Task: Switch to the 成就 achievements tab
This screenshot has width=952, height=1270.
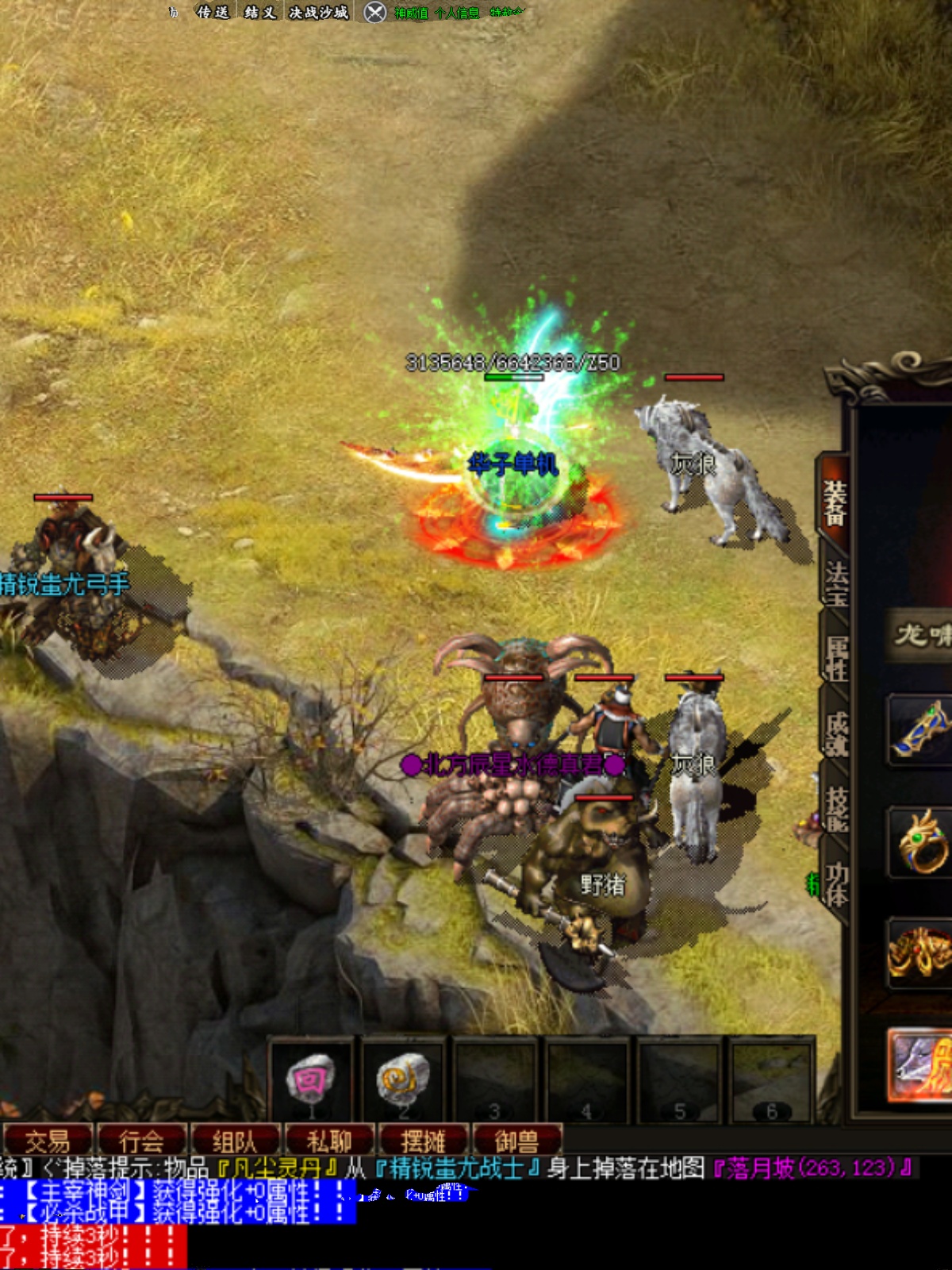Action: pyautogui.click(x=837, y=733)
